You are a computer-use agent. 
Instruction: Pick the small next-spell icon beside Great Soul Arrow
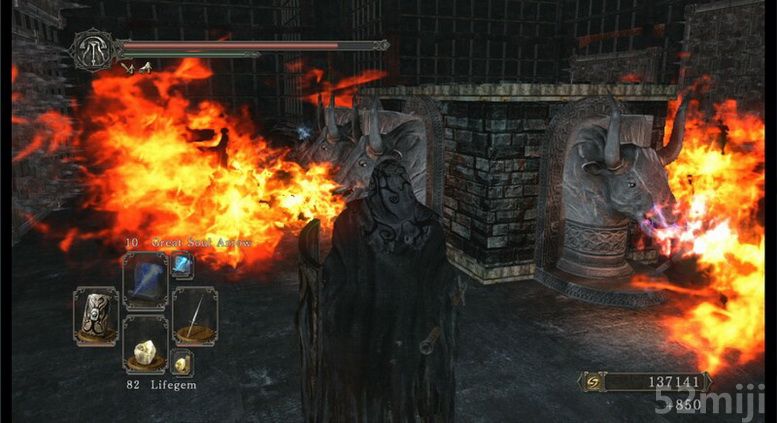[x=182, y=263]
